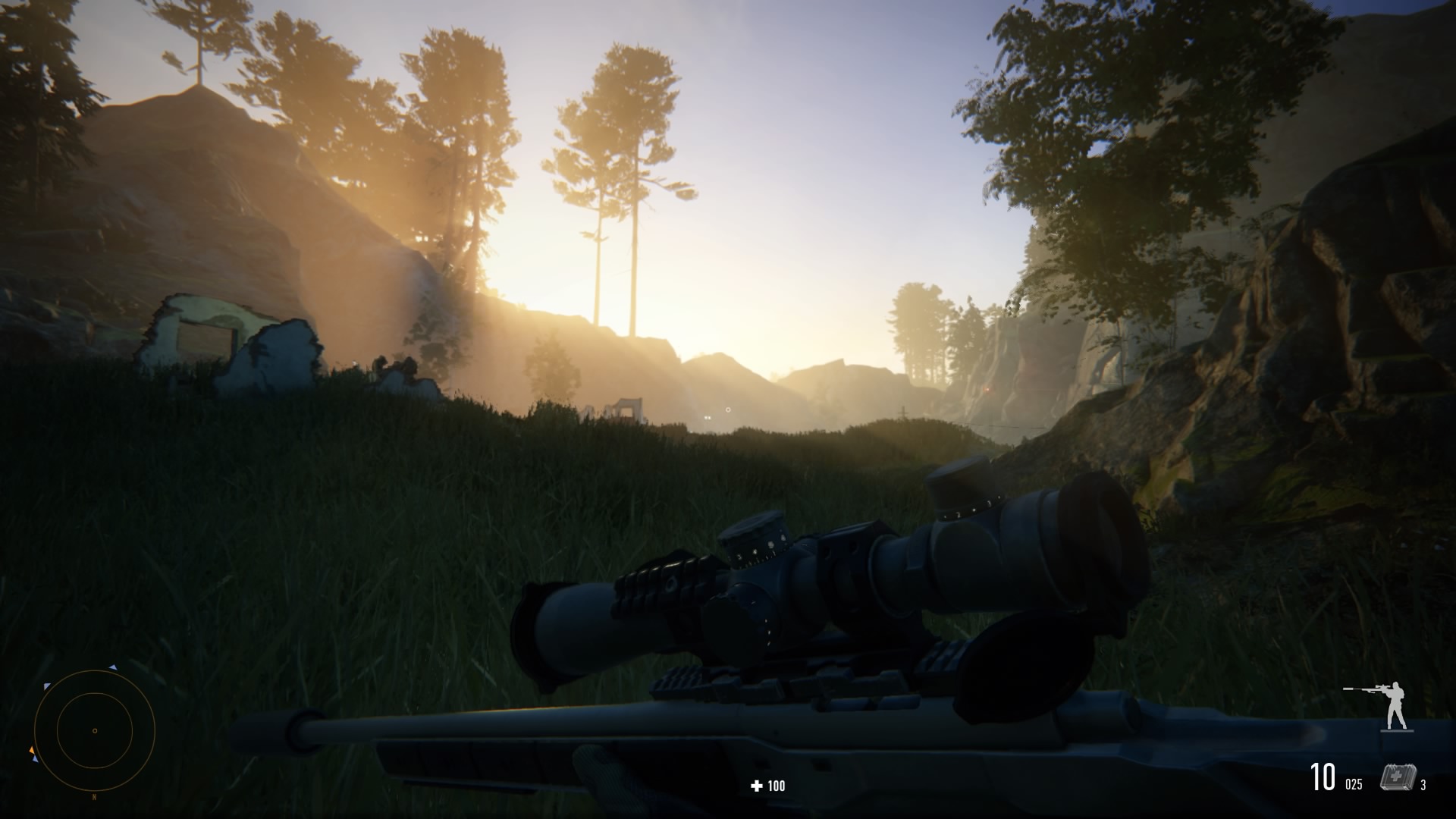Click the medkit quantity number 3
This screenshot has width=1456, height=819.
click(1423, 785)
